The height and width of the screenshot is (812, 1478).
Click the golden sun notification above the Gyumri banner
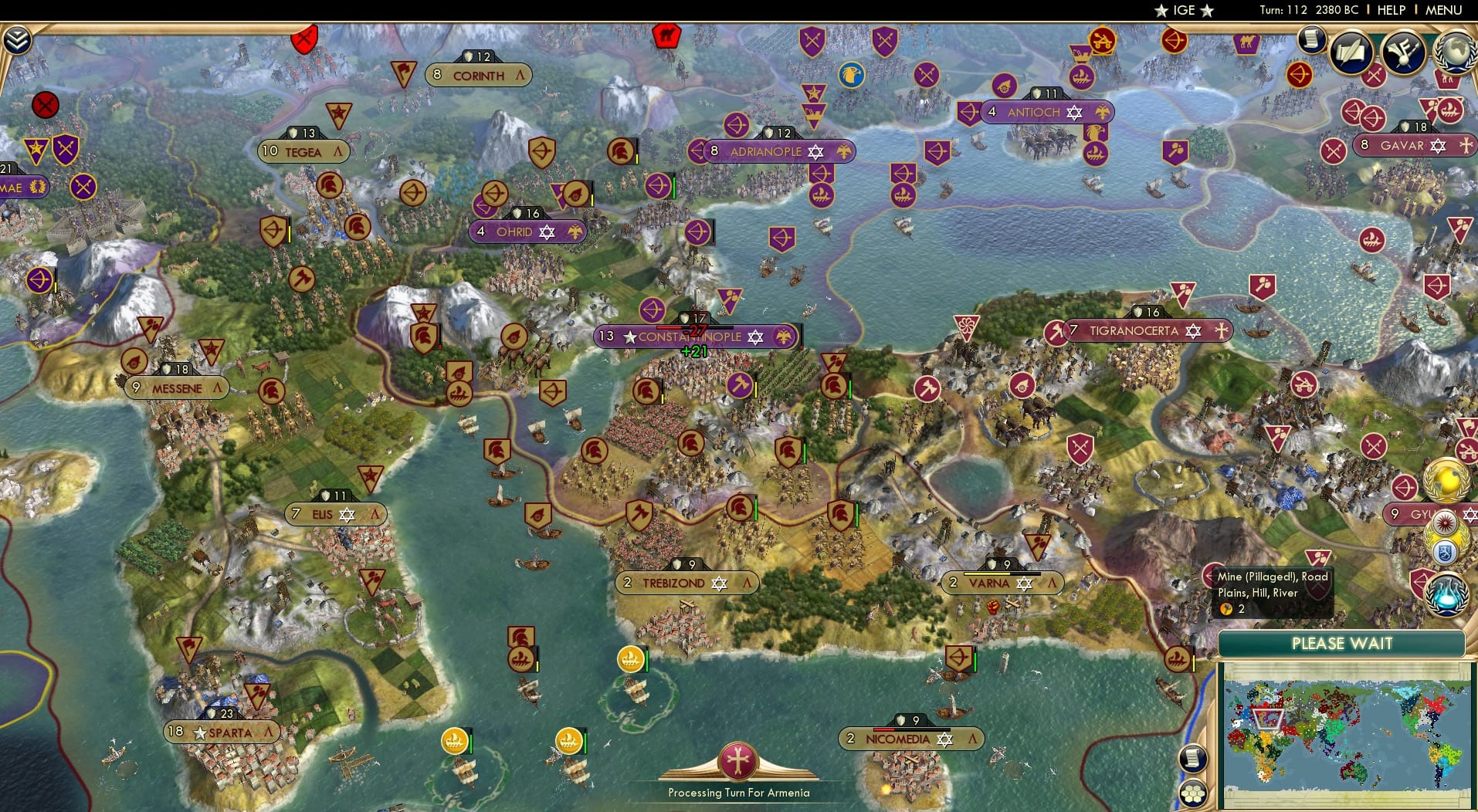(1445, 481)
